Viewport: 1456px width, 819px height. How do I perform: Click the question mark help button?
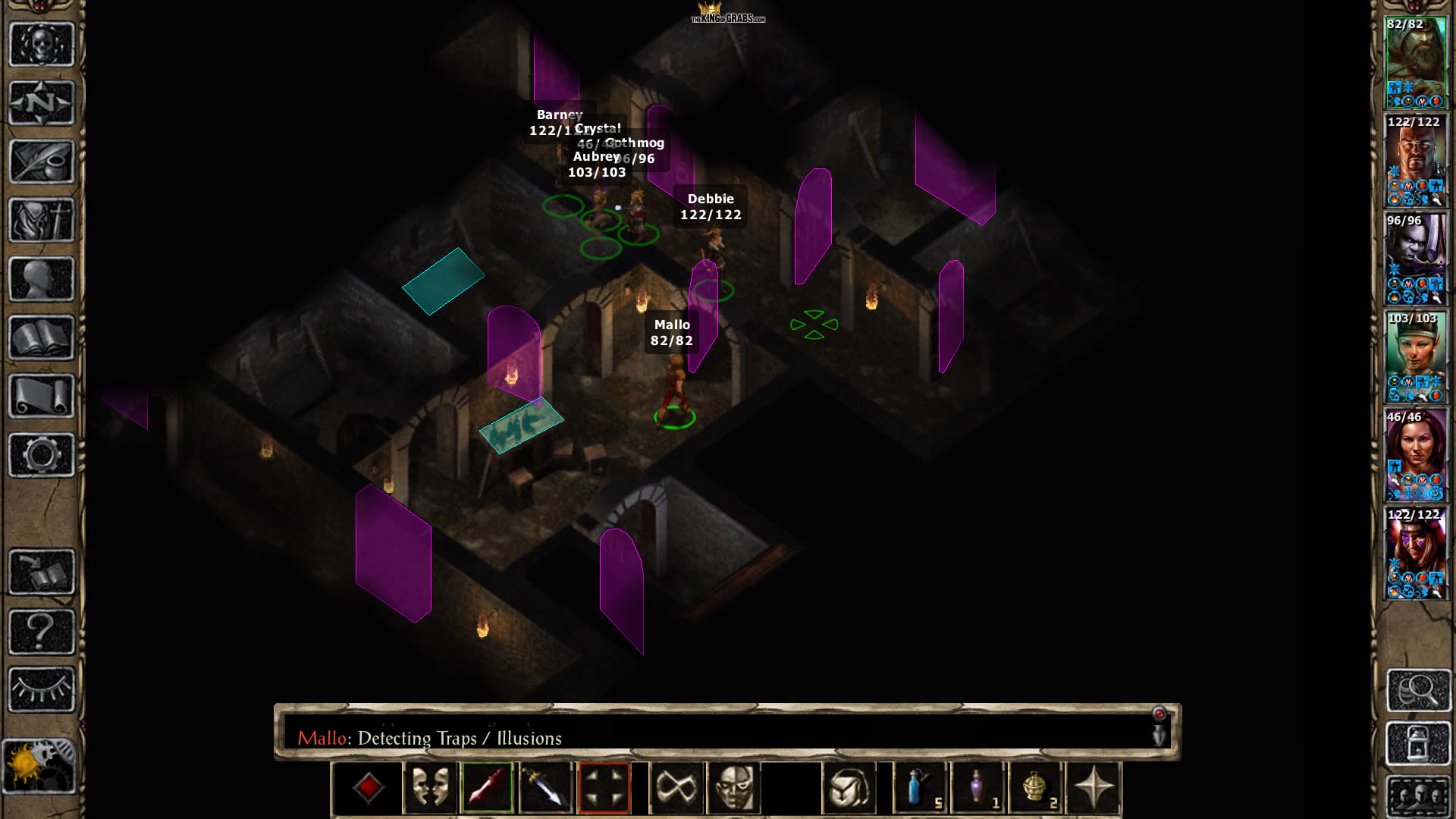pos(41,631)
